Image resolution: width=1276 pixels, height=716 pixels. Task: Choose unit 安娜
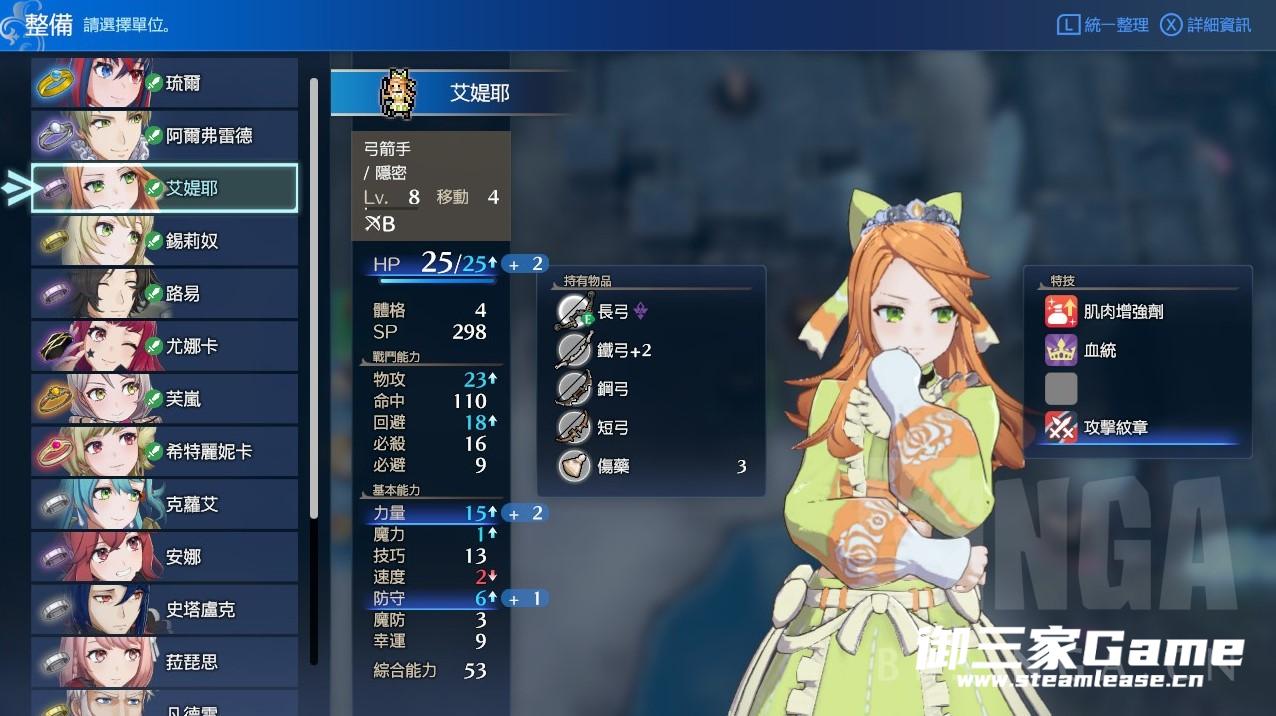tap(165, 557)
